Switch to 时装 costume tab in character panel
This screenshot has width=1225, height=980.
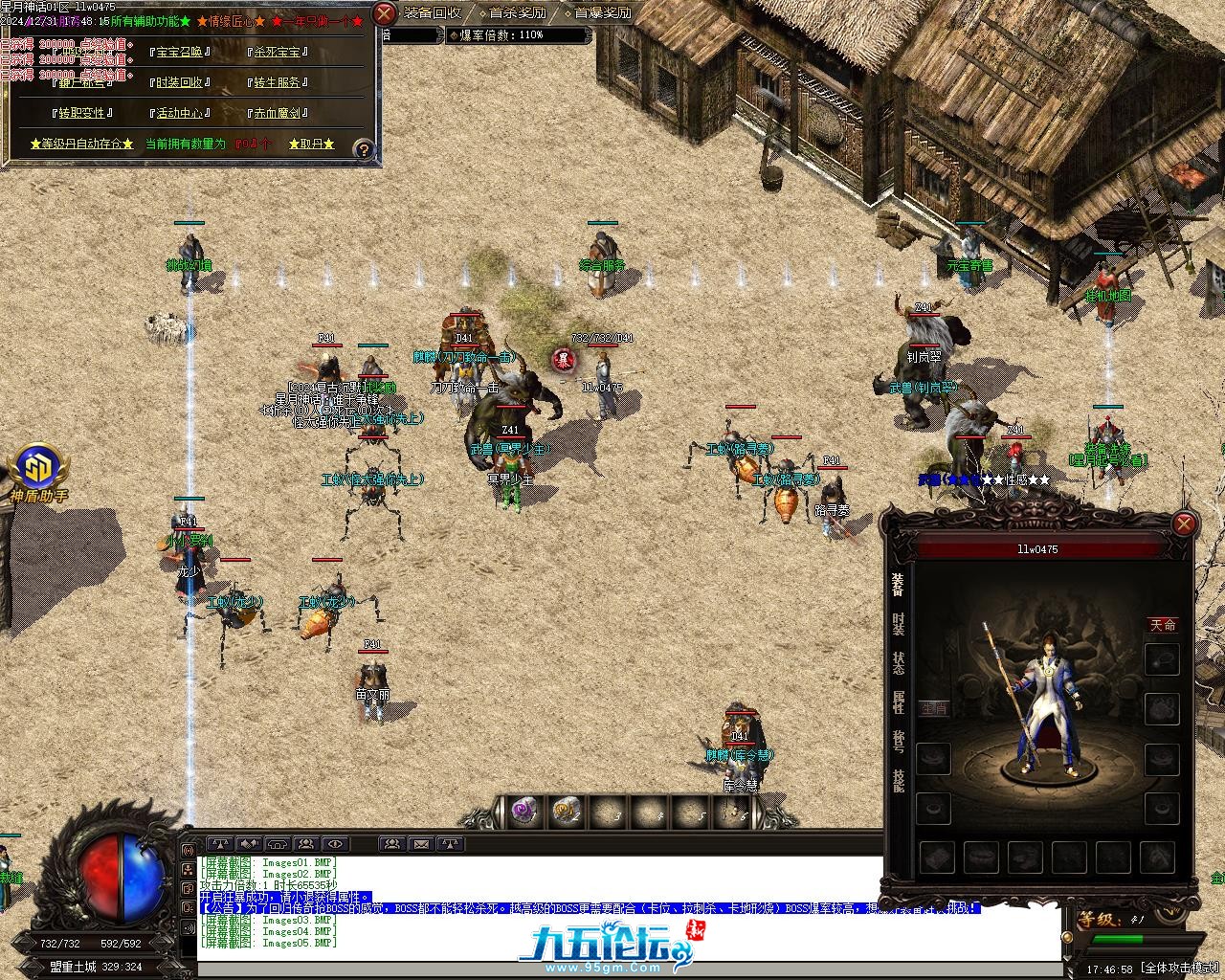click(898, 624)
